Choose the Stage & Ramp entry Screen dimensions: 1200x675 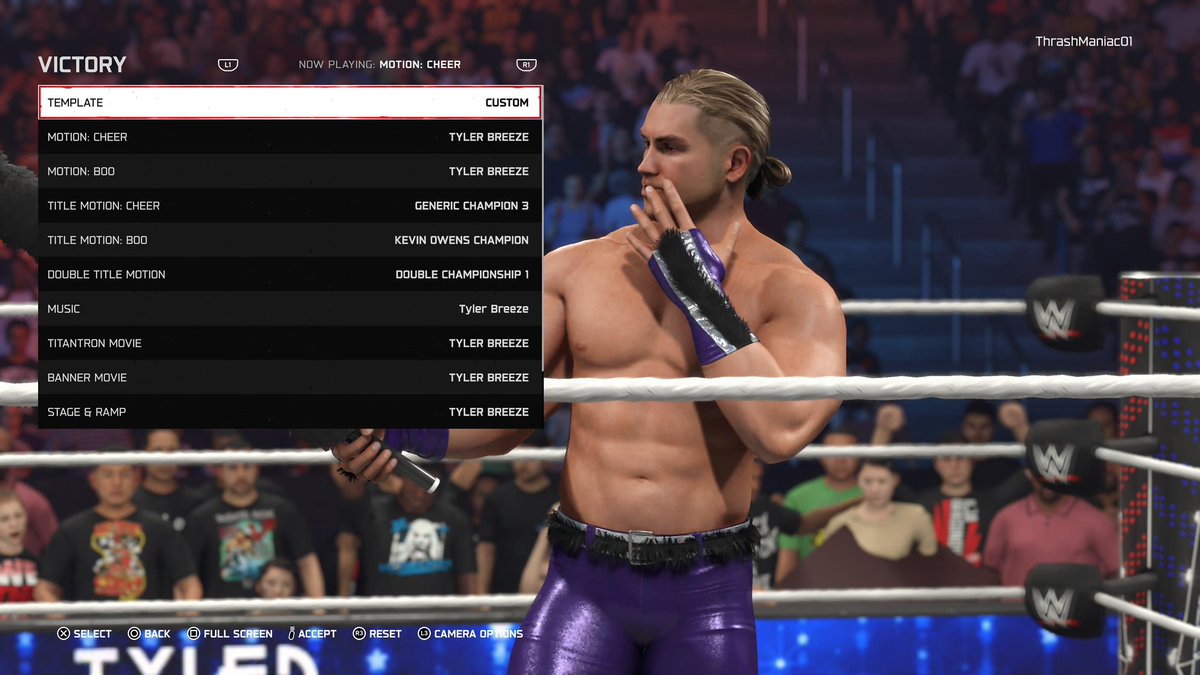click(290, 412)
